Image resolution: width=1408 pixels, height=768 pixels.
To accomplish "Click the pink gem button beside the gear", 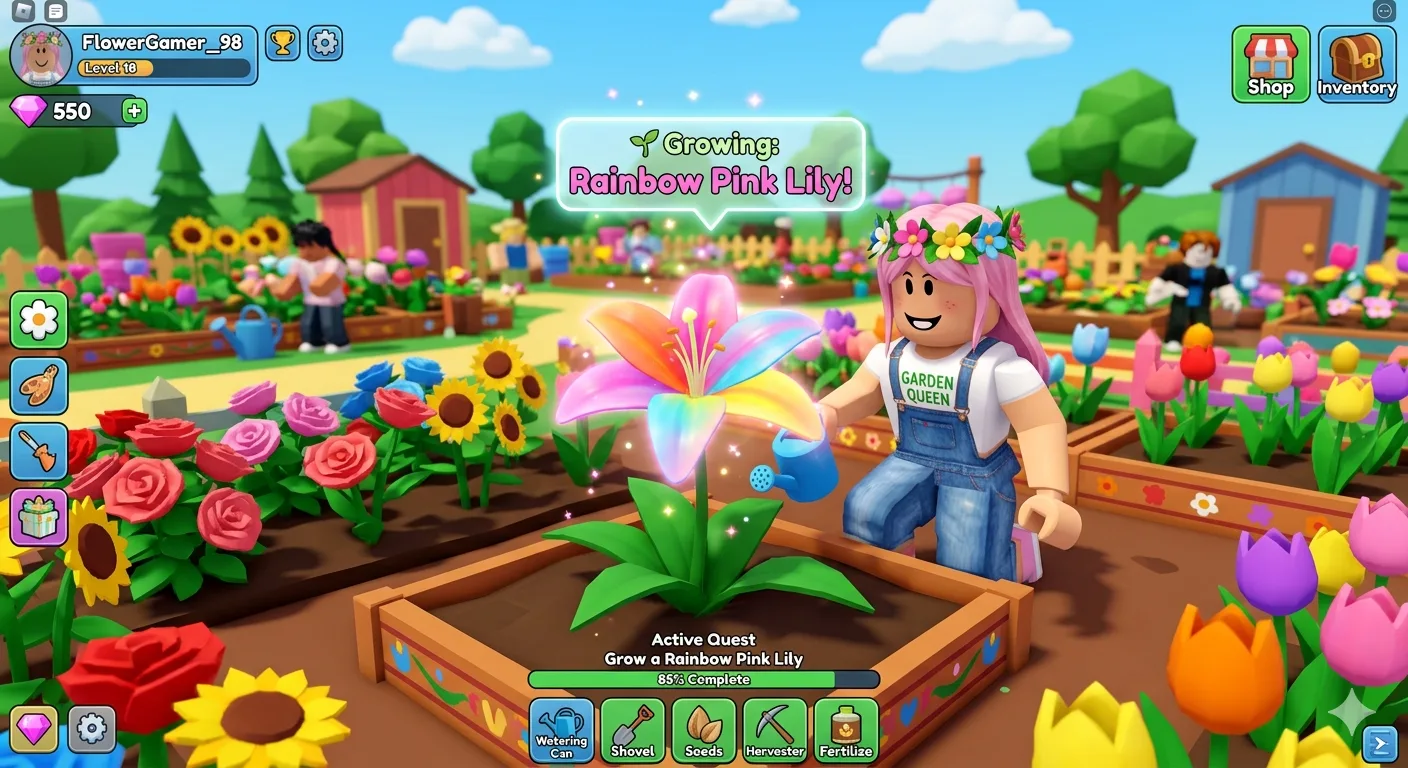I will point(34,729).
